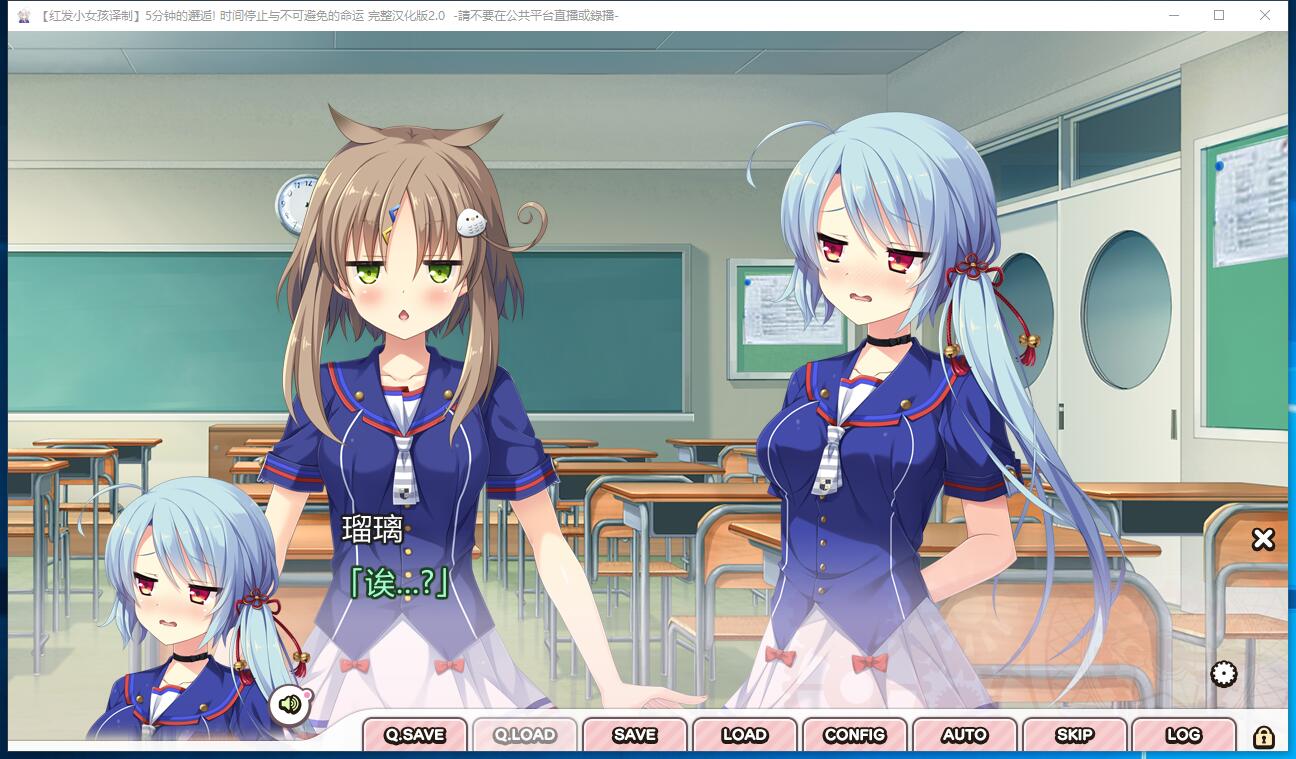Open the LOAD menu
The height and width of the screenshot is (759, 1296).
(x=745, y=735)
